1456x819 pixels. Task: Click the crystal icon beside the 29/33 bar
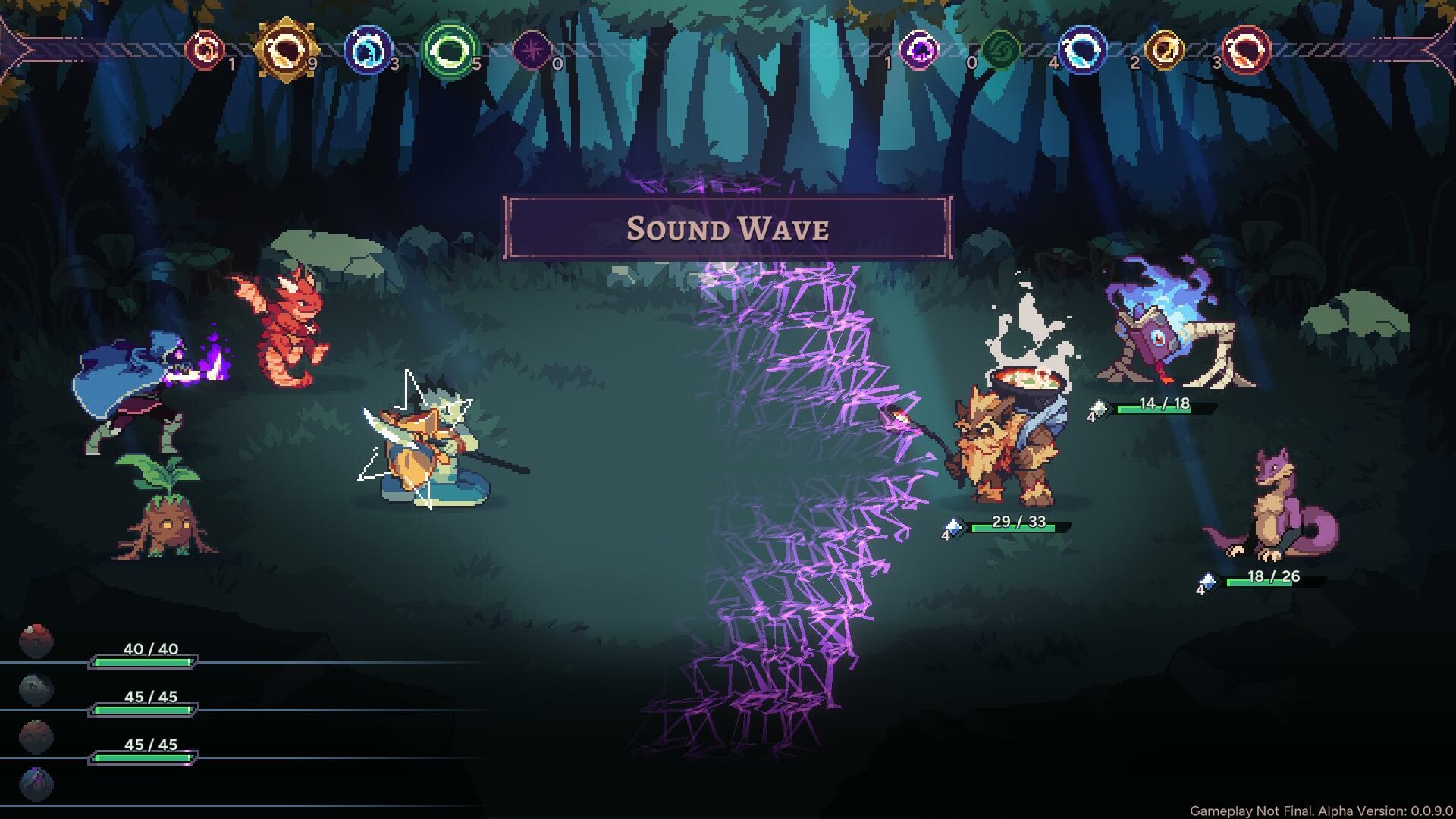click(x=955, y=526)
